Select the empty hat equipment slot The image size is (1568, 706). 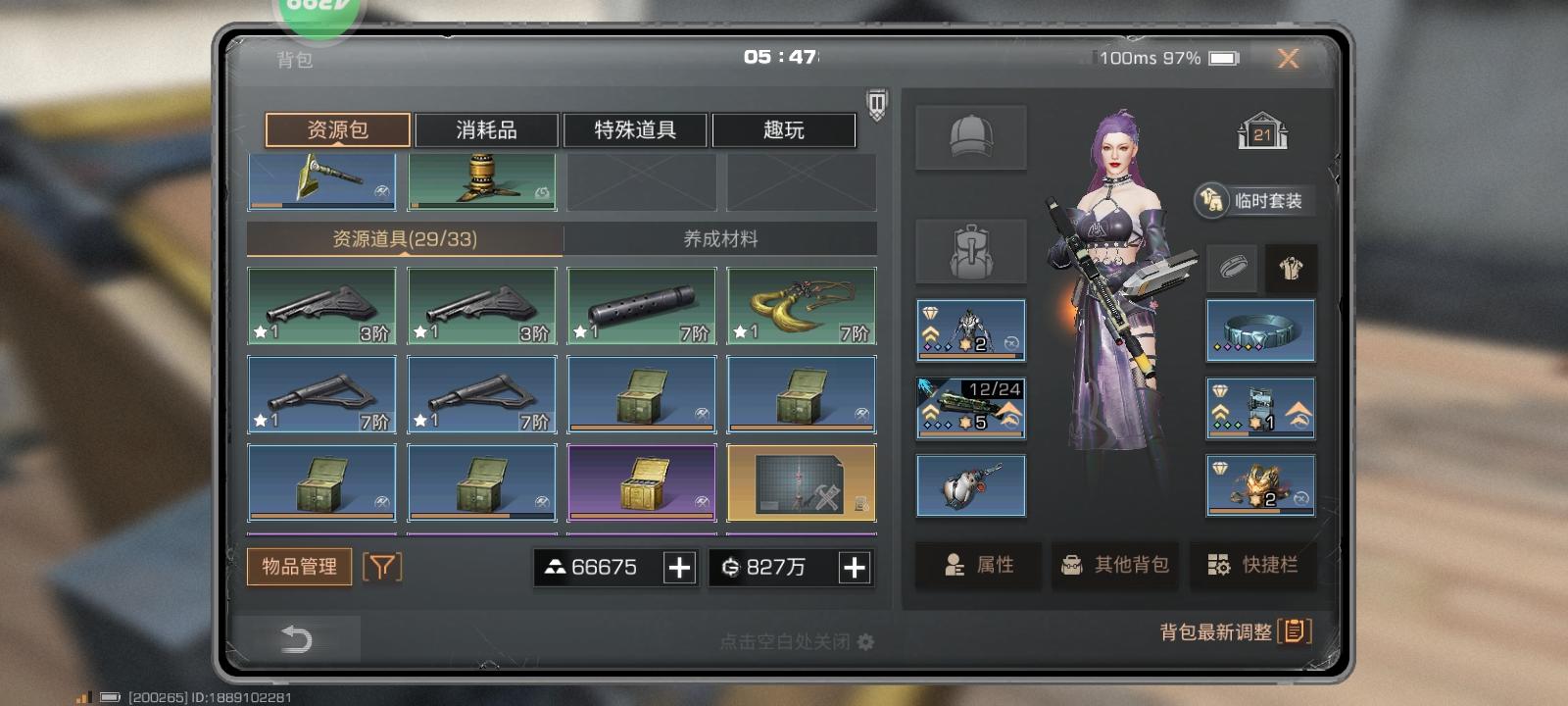pyautogui.click(x=969, y=137)
